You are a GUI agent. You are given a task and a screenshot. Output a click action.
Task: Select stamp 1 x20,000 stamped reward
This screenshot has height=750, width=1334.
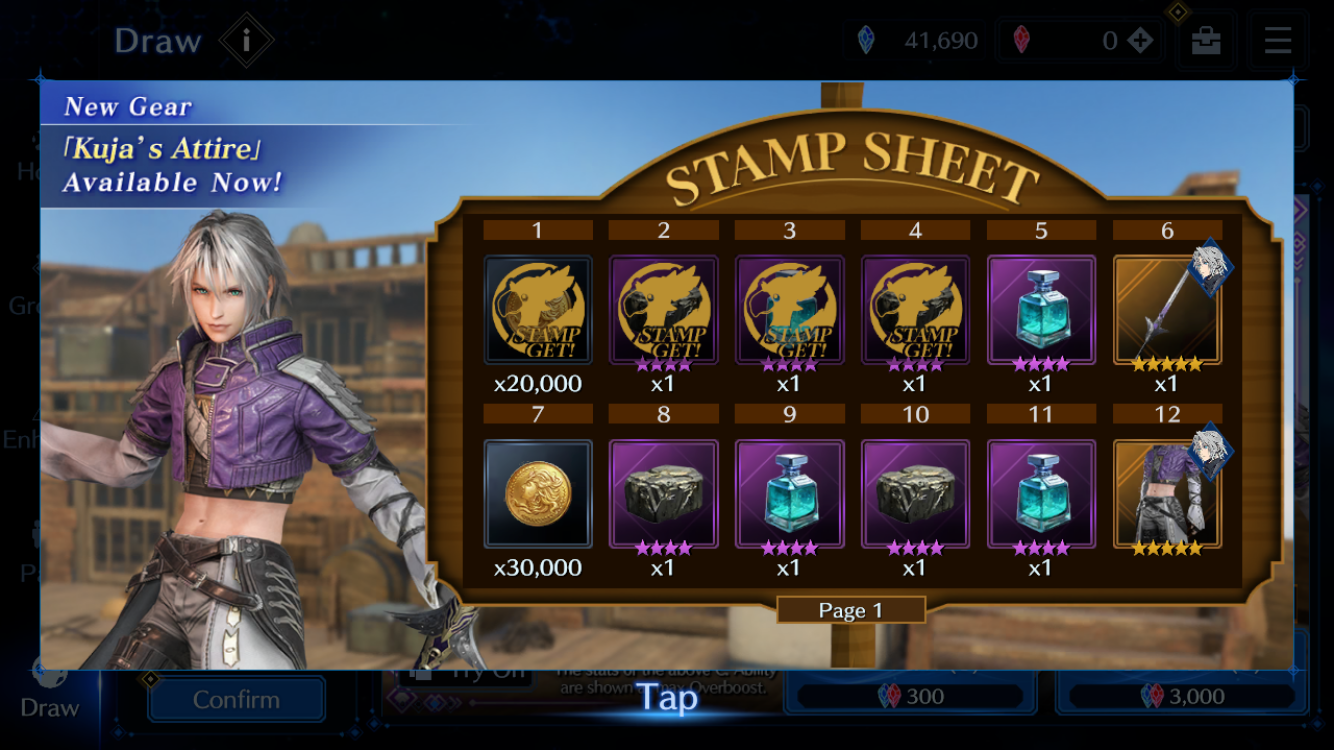[538, 310]
